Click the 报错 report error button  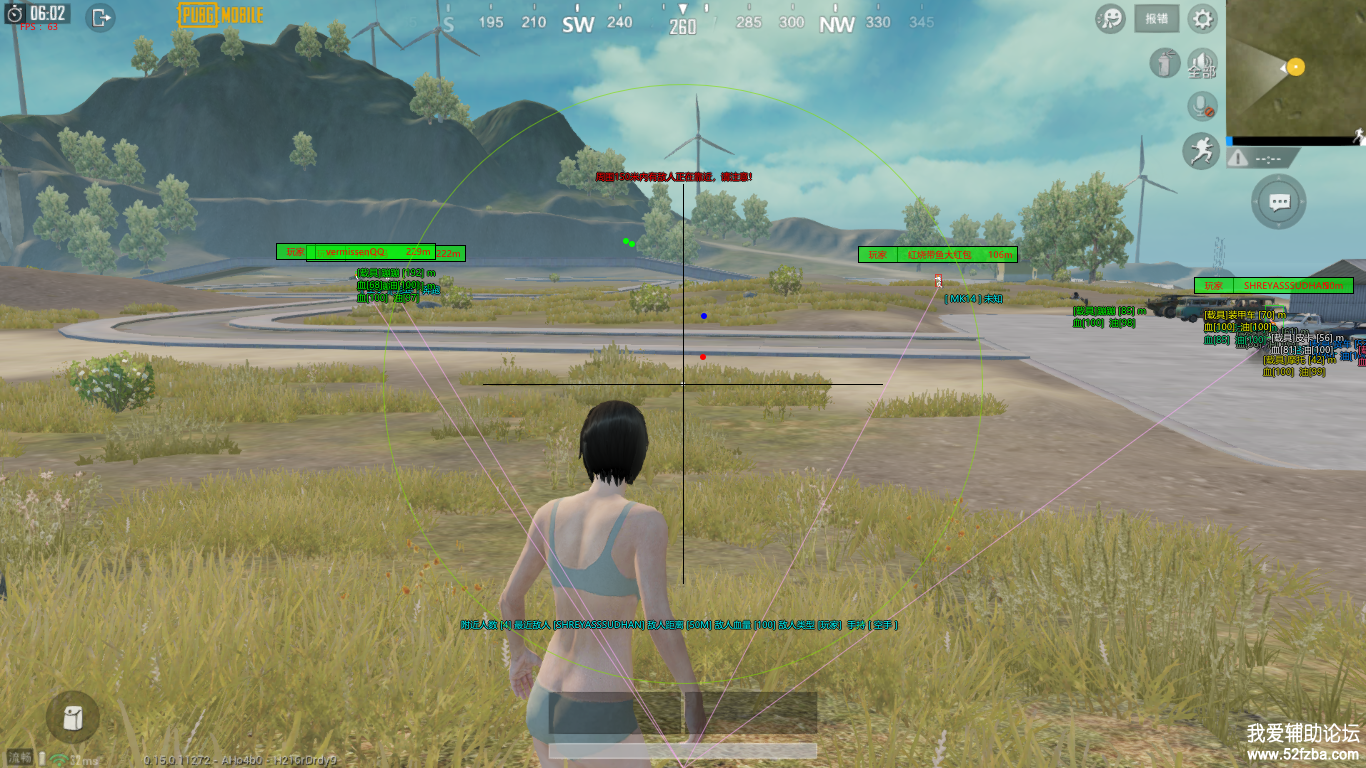[x=1156, y=18]
